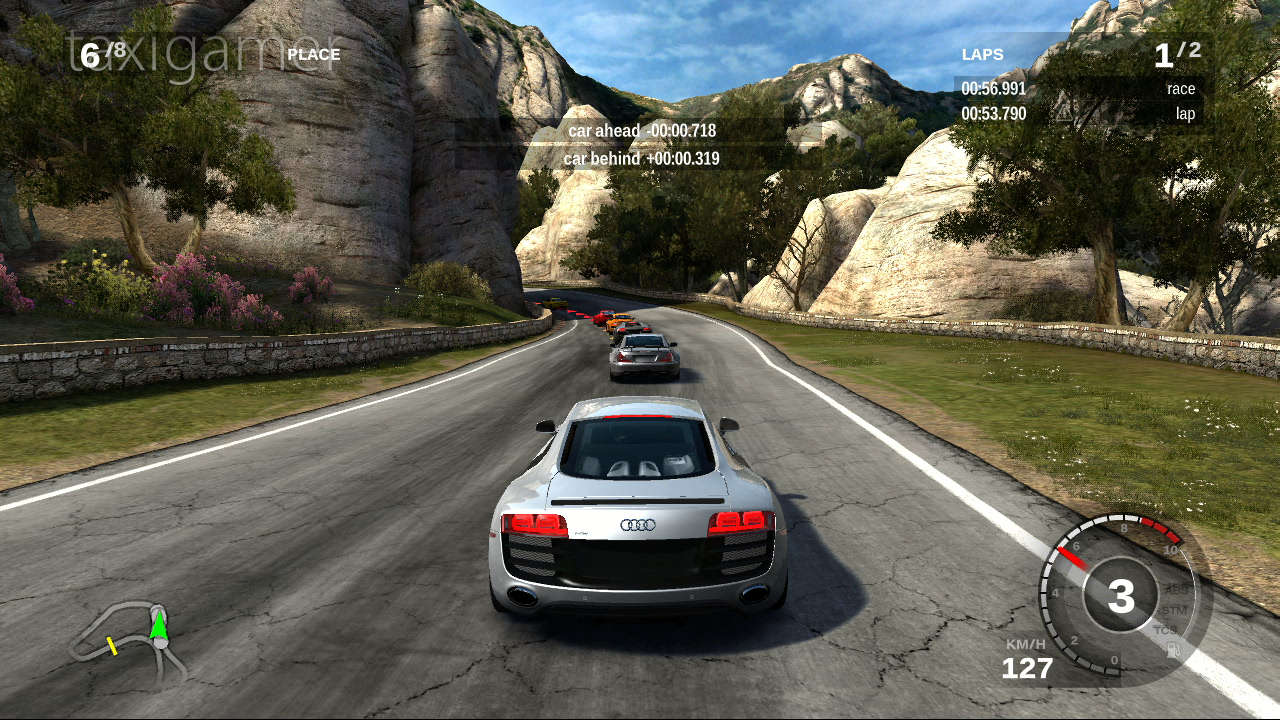Toggle the TCS indicator on the tachometer
1280x720 pixels.
[x=1166, y=630]
